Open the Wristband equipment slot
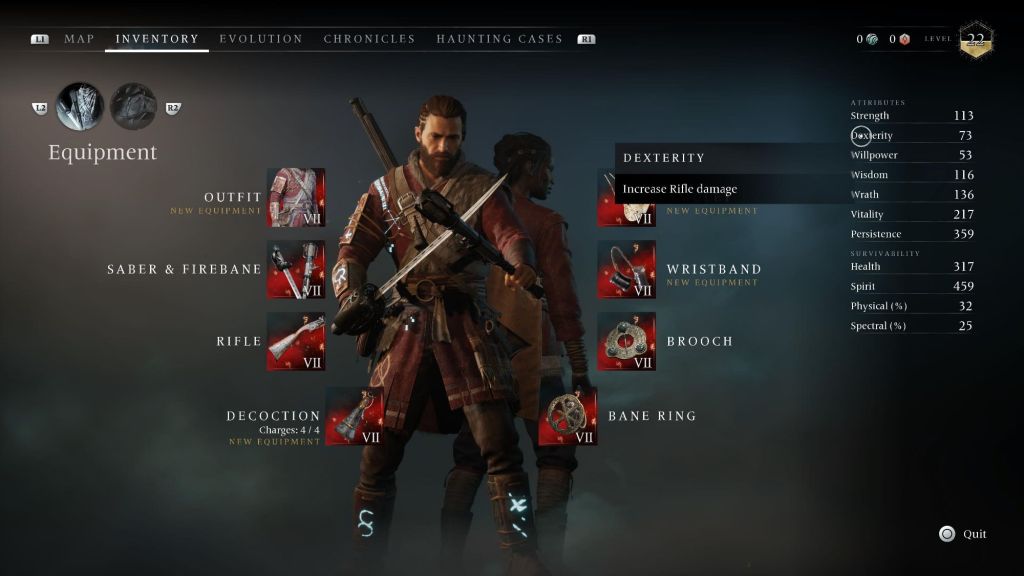 627,270
